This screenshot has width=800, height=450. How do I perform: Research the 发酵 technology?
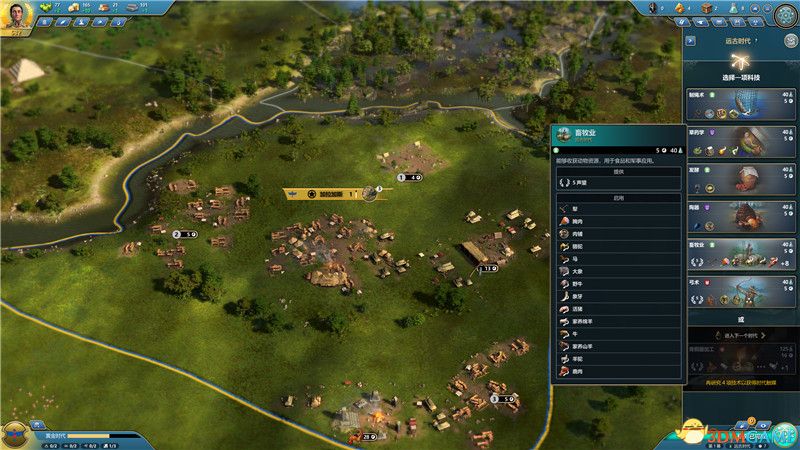coord(741,177)
